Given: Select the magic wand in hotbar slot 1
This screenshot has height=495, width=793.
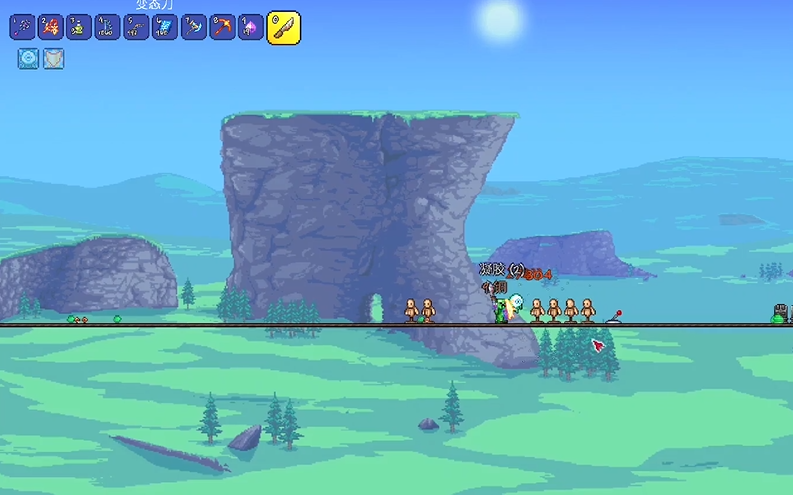Looking at the screenshot, I should [22, 27].
